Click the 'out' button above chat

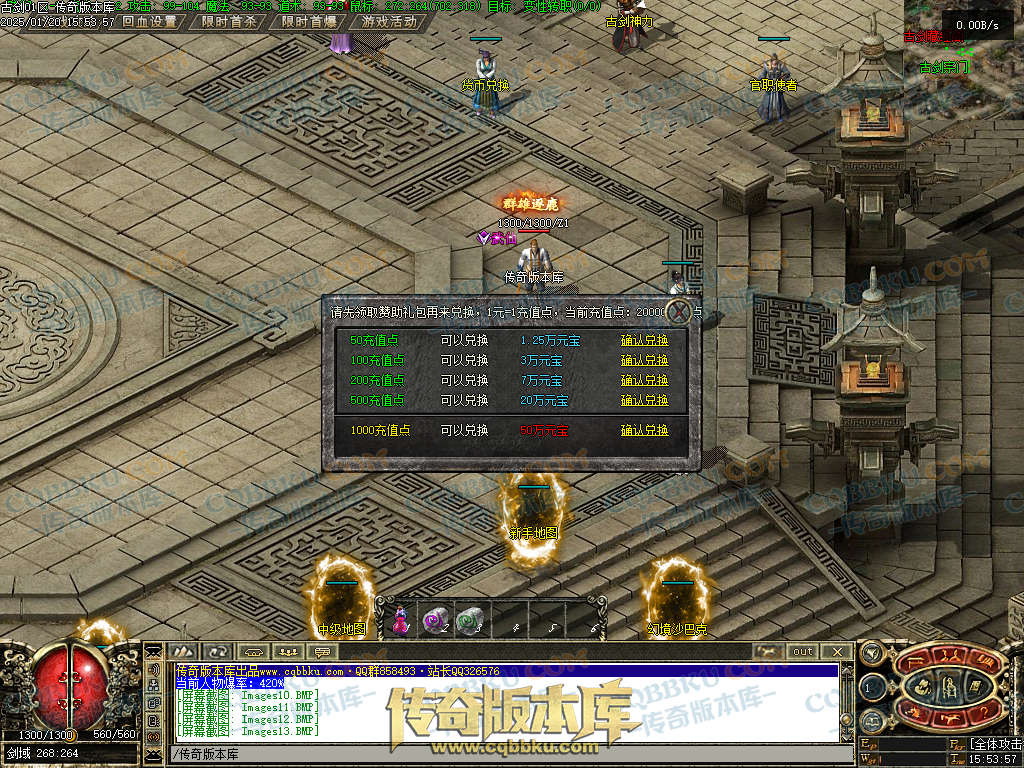point(803,651)
